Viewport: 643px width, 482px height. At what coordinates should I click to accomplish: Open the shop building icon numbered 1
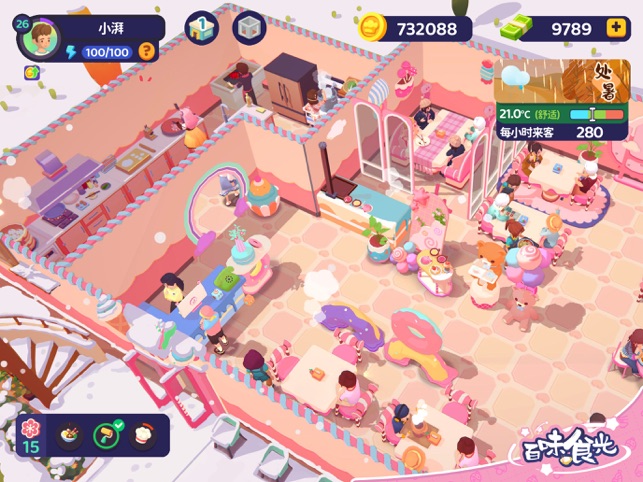coord(203,27)
